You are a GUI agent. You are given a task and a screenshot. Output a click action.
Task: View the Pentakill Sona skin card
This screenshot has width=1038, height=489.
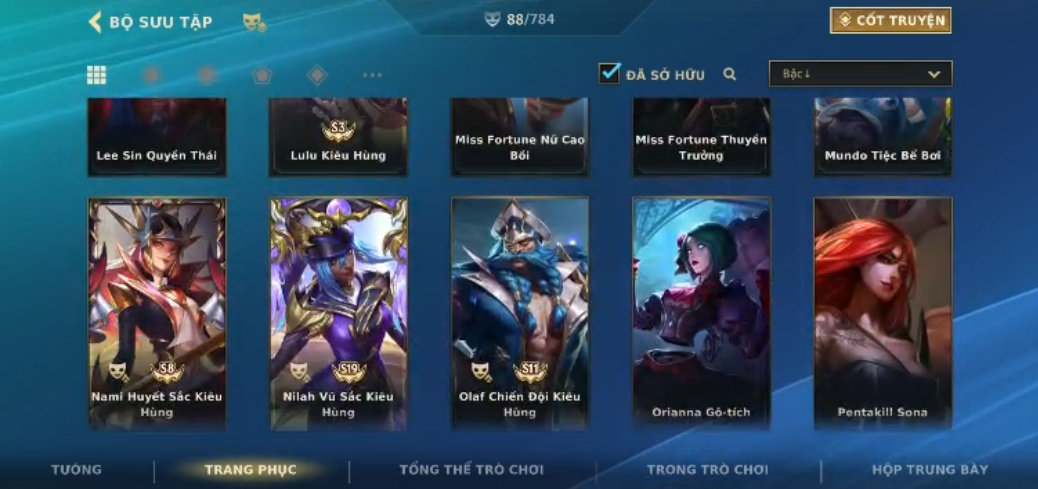tap(882, 313)
